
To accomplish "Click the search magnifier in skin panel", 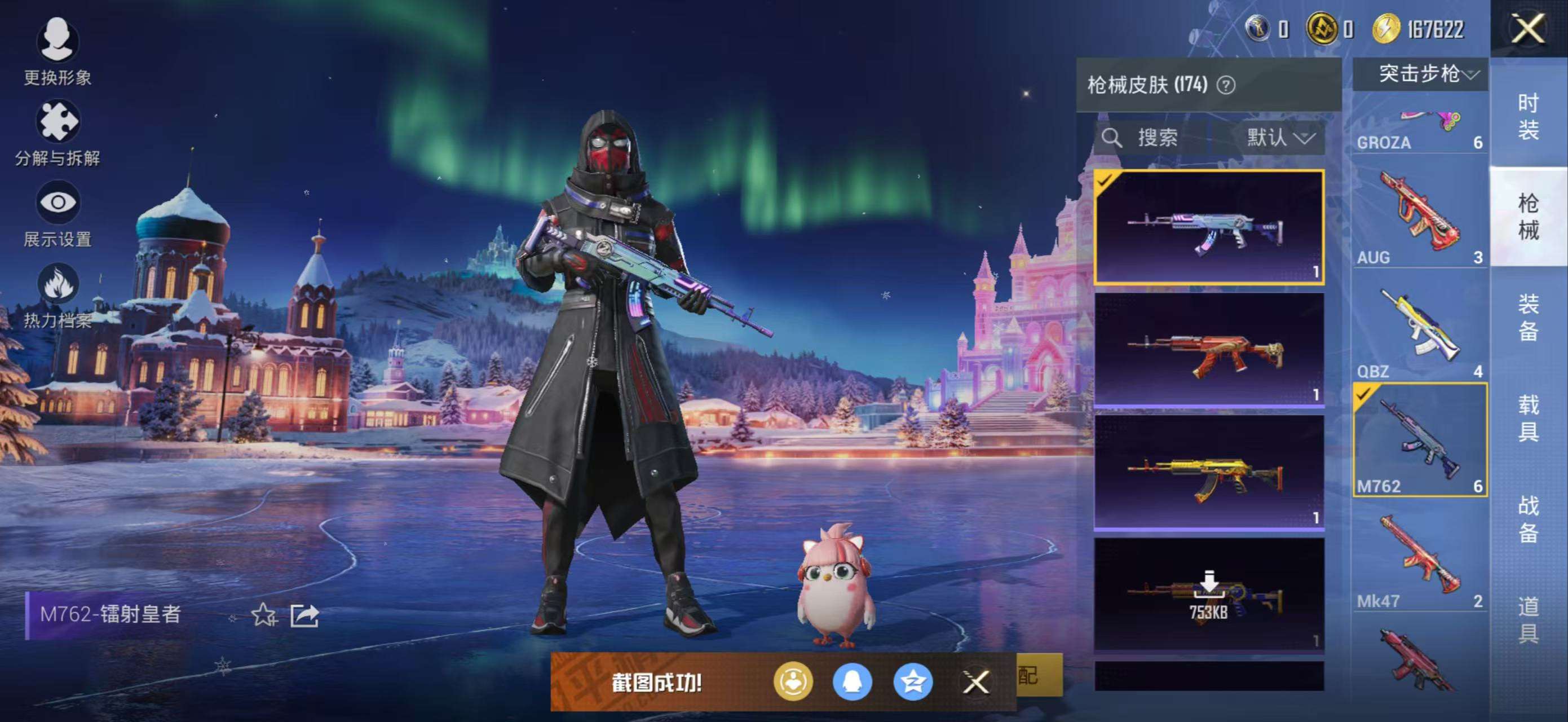I will coord(1112,137).
